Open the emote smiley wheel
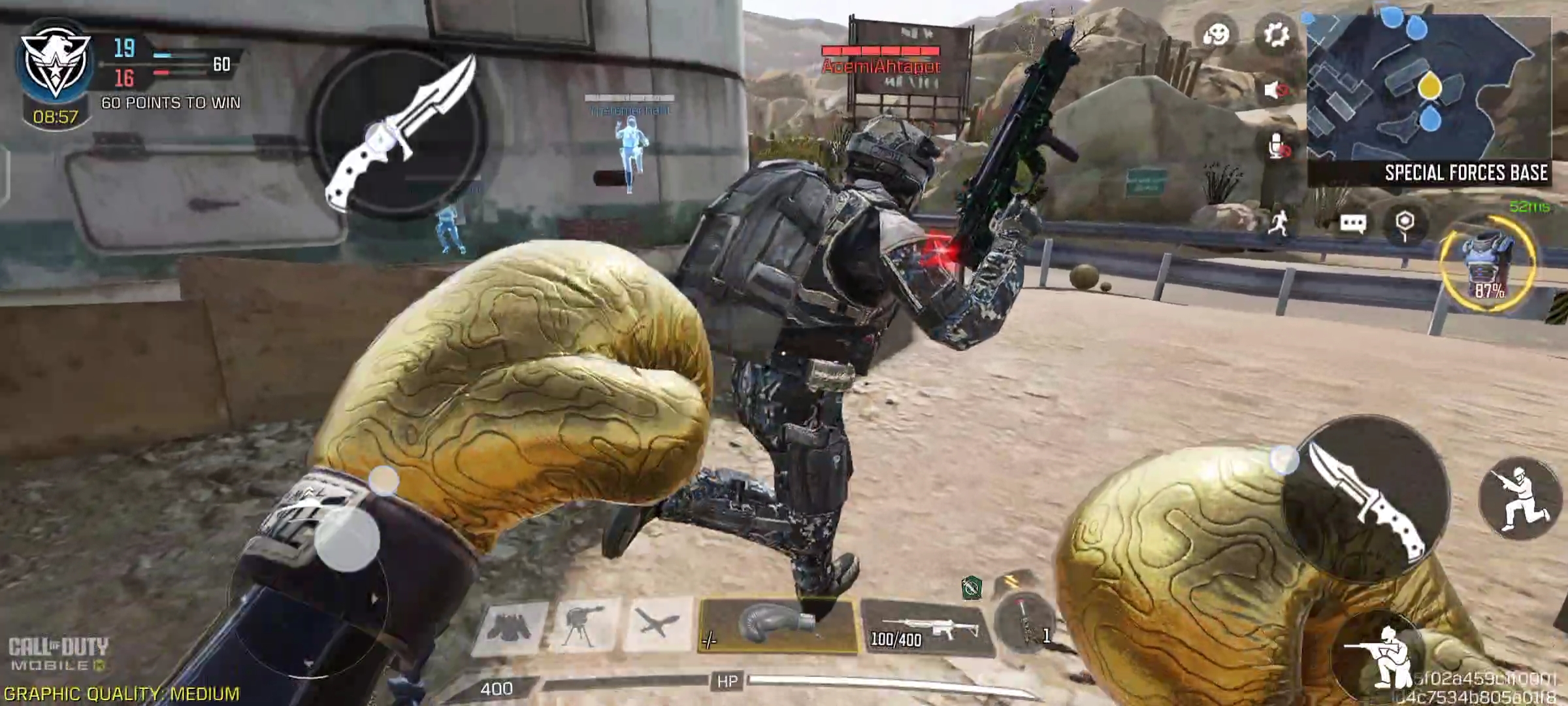Viewport: 1568px width, 706px height. (1217, 34)
